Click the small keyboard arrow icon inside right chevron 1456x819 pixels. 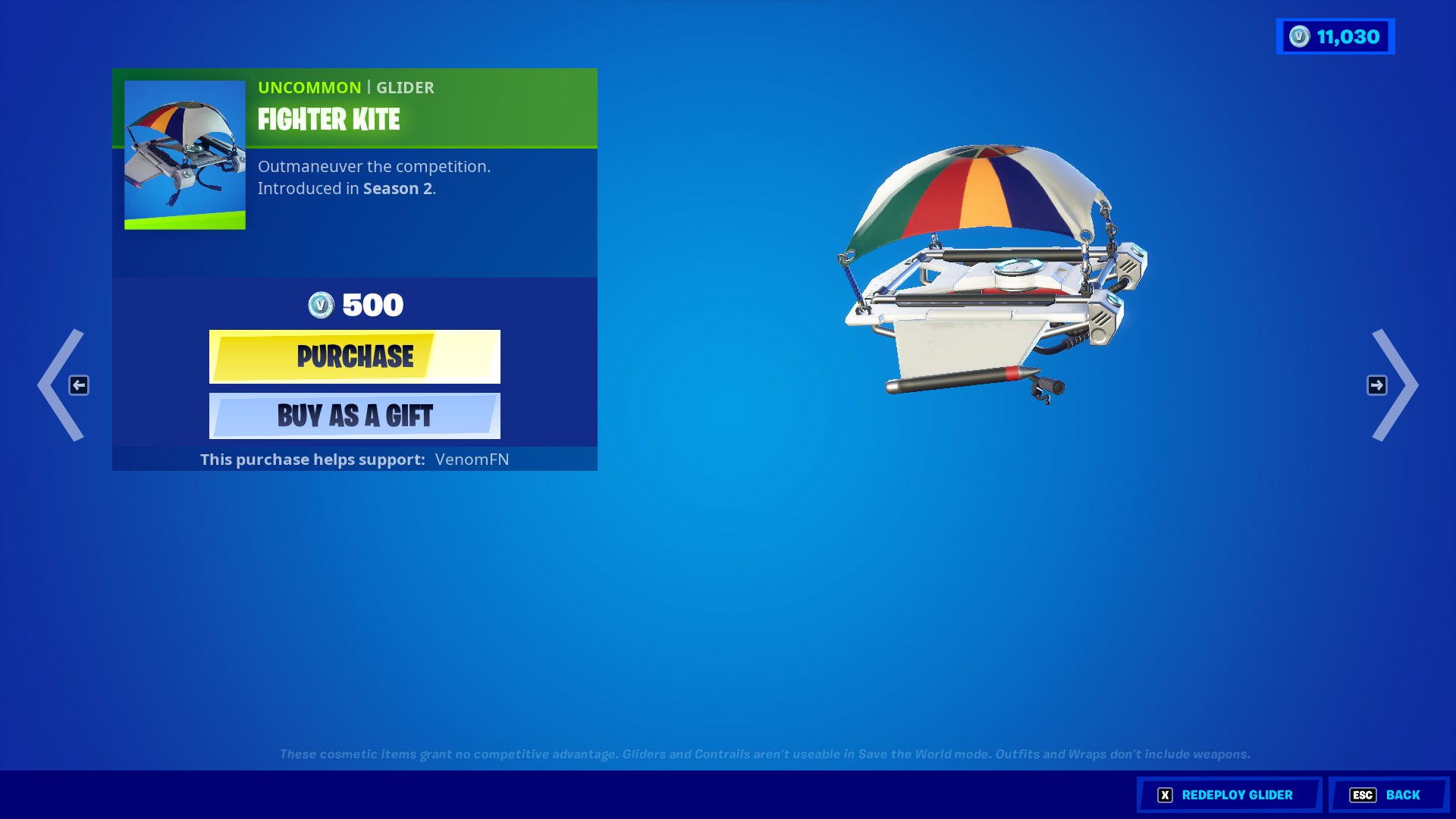(1377, 385)
